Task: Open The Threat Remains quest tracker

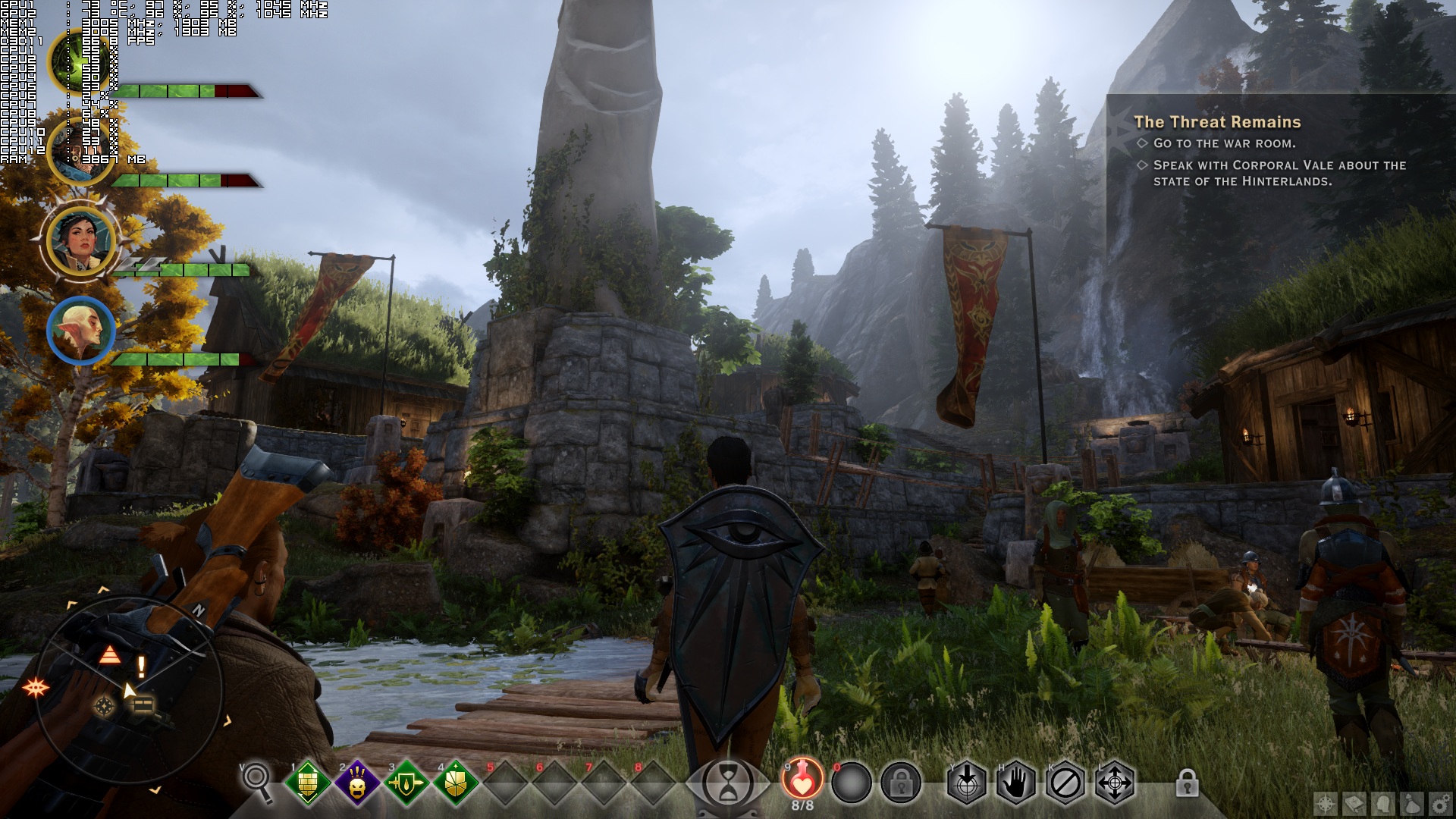Action: [1217, 122]
